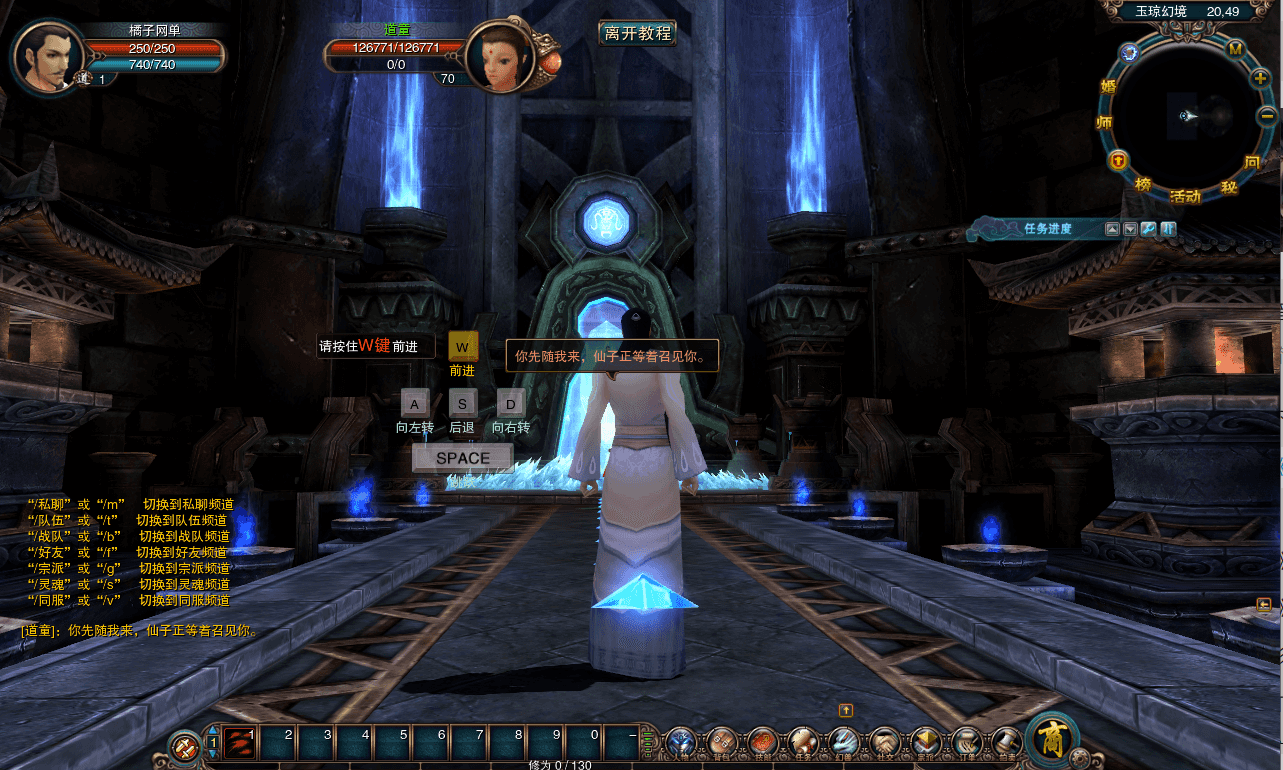Use the red claw skill in slot 1
The width and height of the screenshot is (1283, 770).
pos(240,743)
